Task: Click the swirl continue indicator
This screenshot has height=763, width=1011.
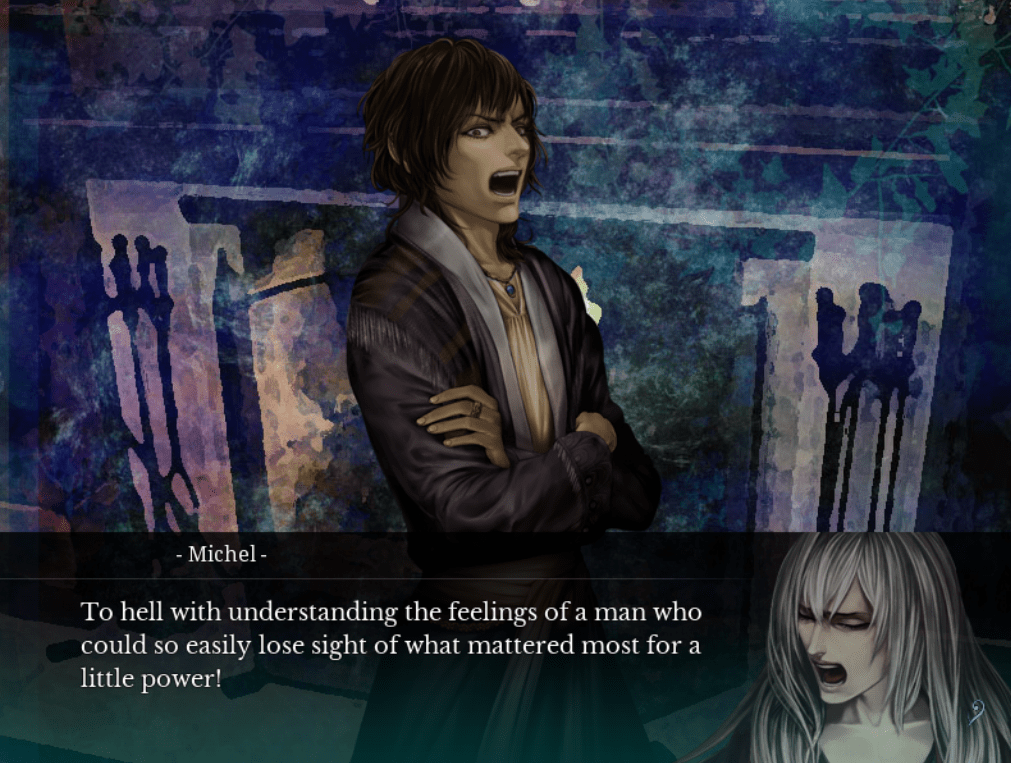Action: (x=977, y=711)
